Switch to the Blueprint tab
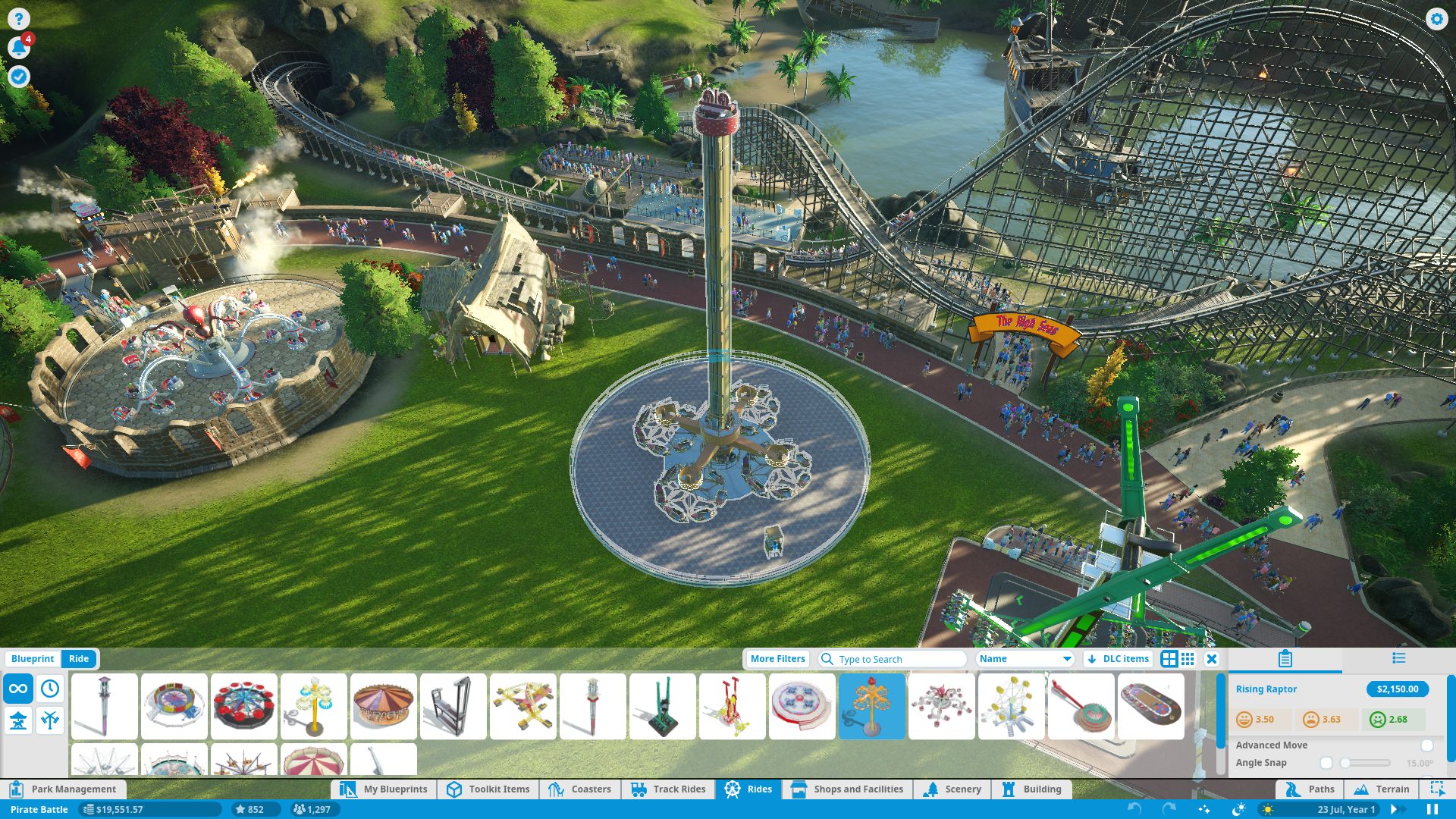 click(32, 659)
